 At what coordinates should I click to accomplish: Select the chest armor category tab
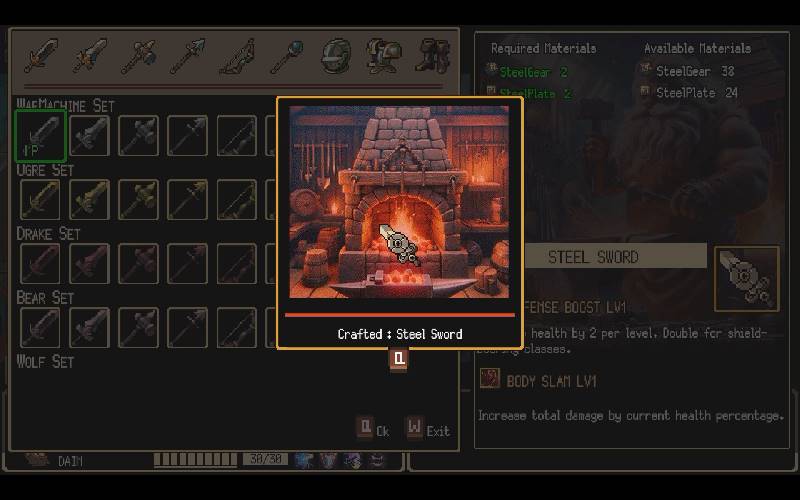384,55
